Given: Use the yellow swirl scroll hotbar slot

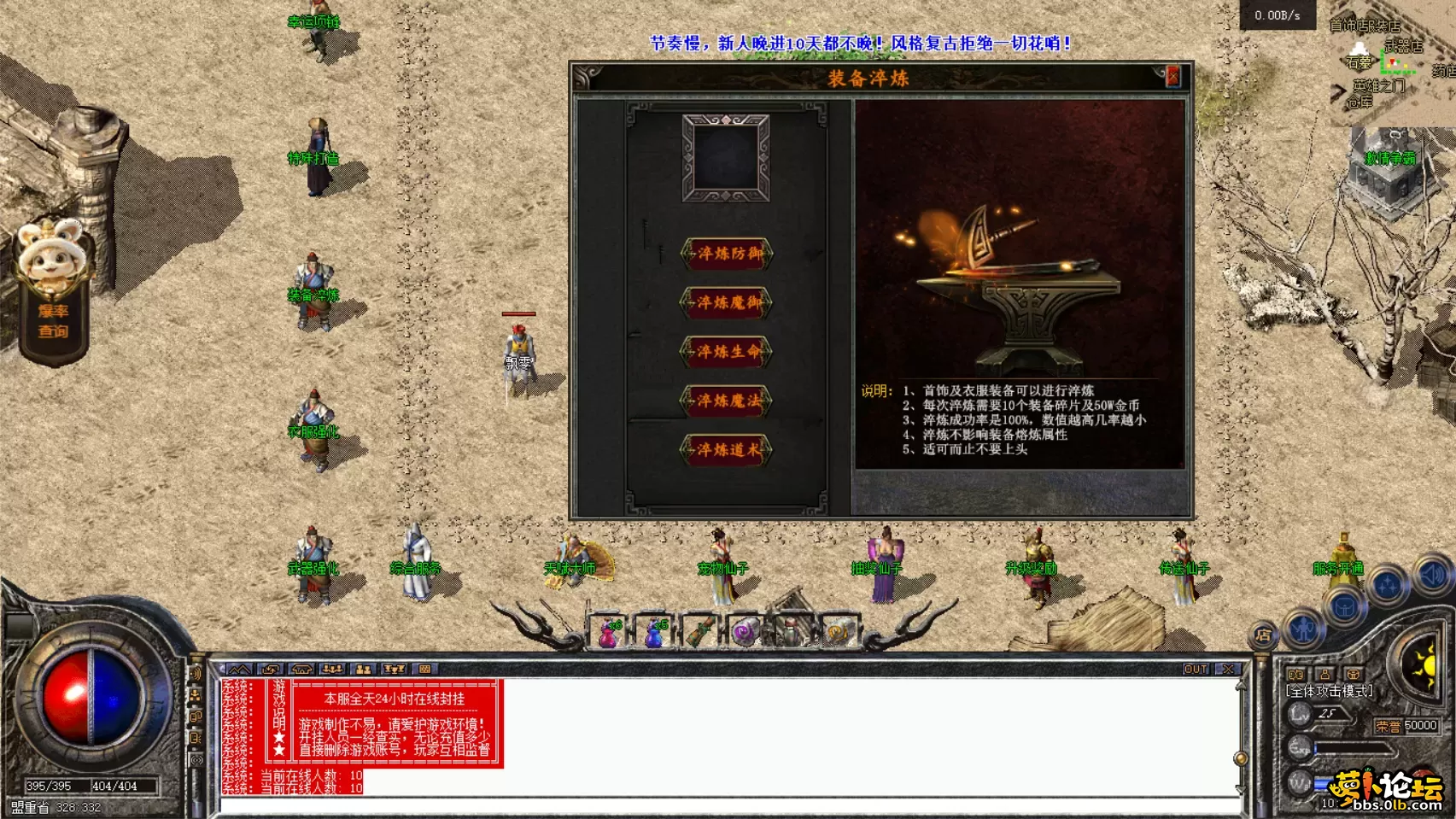Looking at the screenshot, I should pyautogui.click(x=837, y=634).
